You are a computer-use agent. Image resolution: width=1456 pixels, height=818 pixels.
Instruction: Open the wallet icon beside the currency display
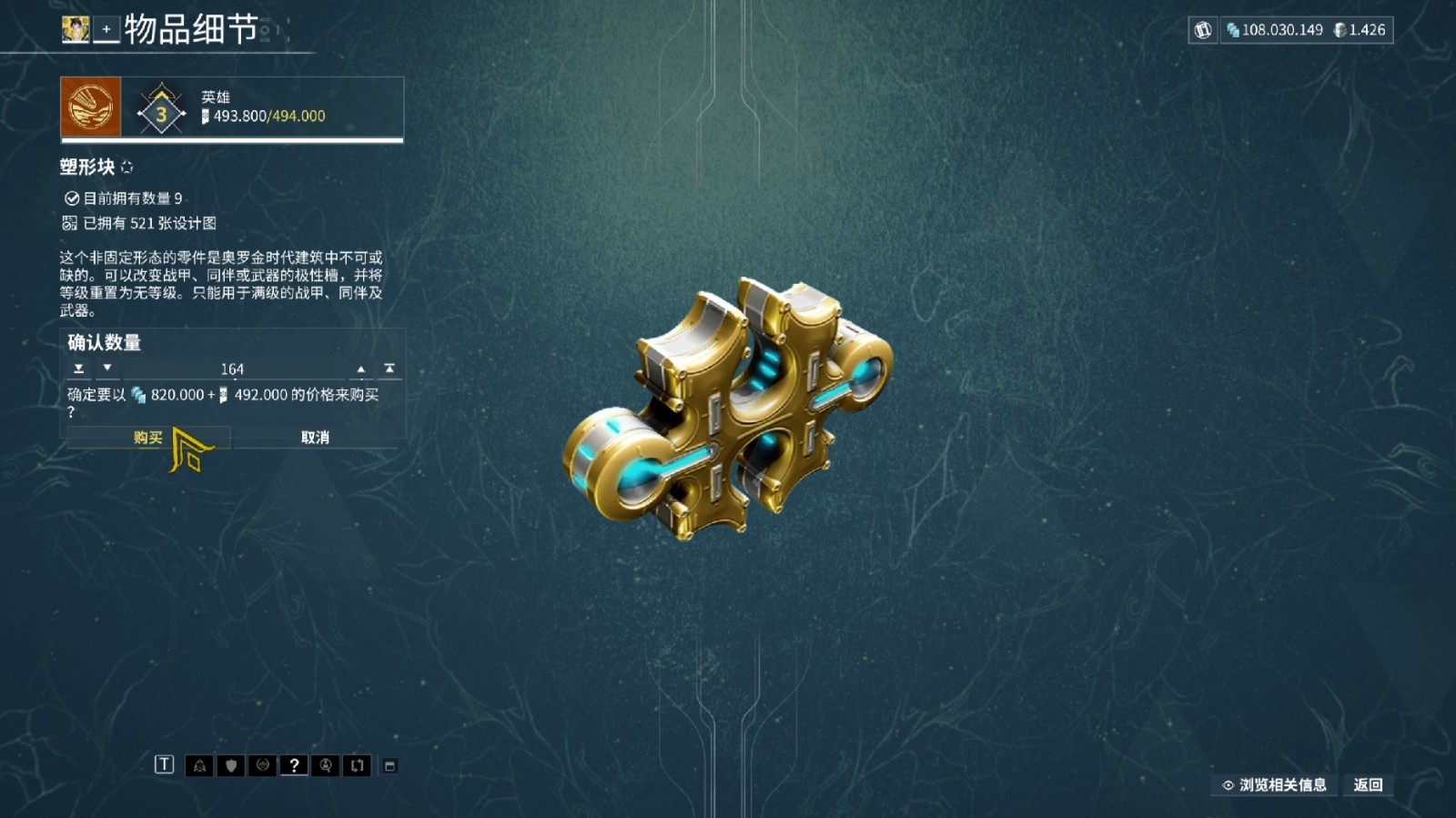[x=1203, y=30]
